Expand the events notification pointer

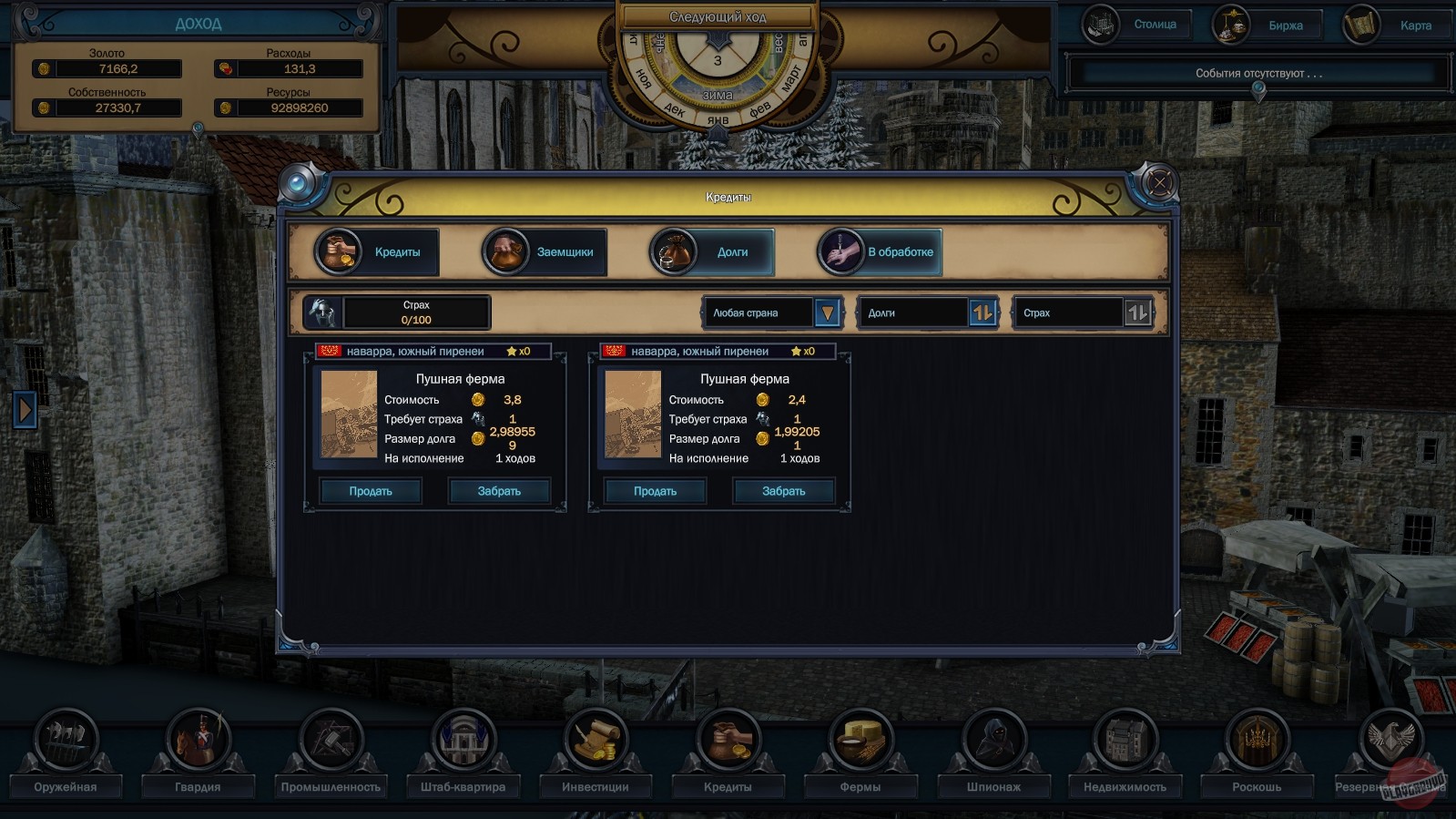[x=1259, y=87]
